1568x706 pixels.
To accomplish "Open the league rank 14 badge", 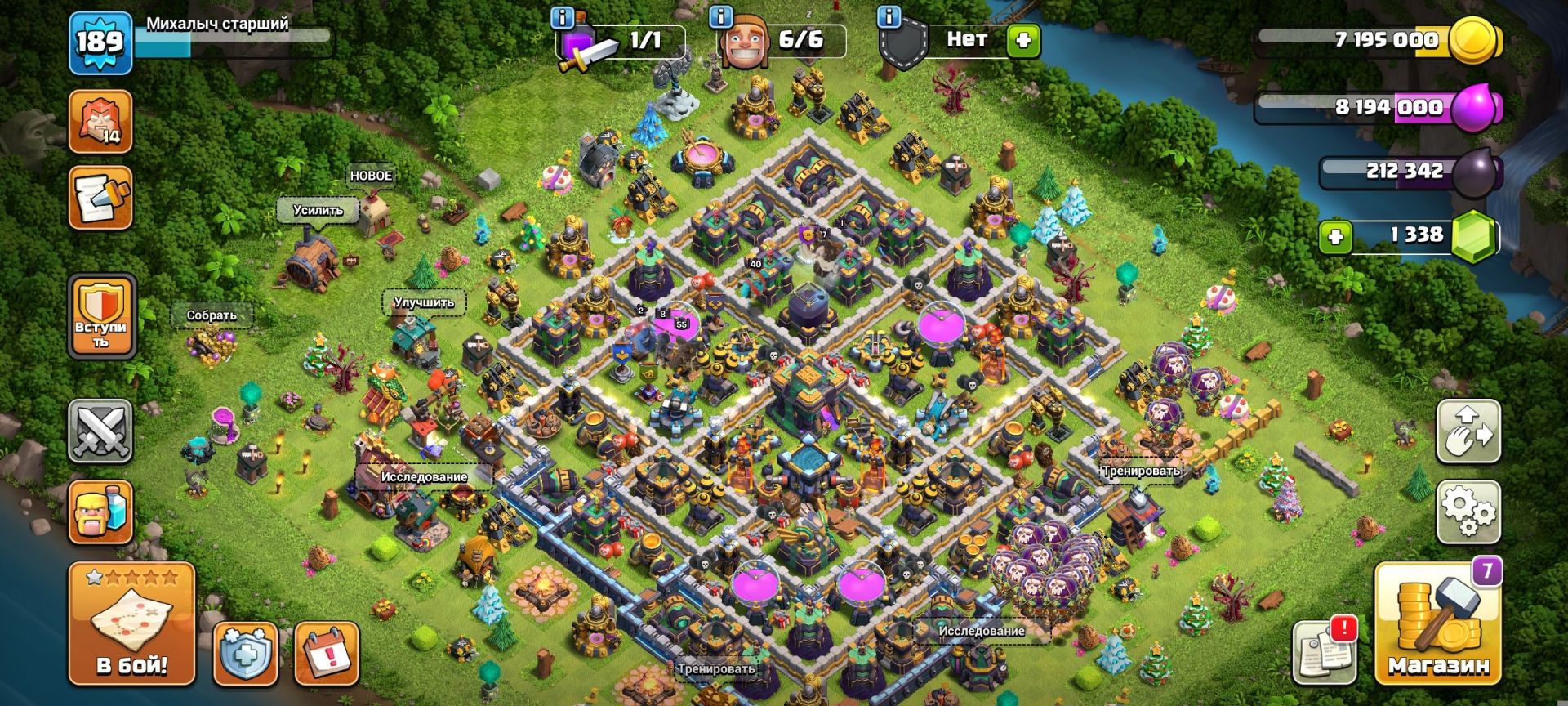I will (x=100, y=122).
